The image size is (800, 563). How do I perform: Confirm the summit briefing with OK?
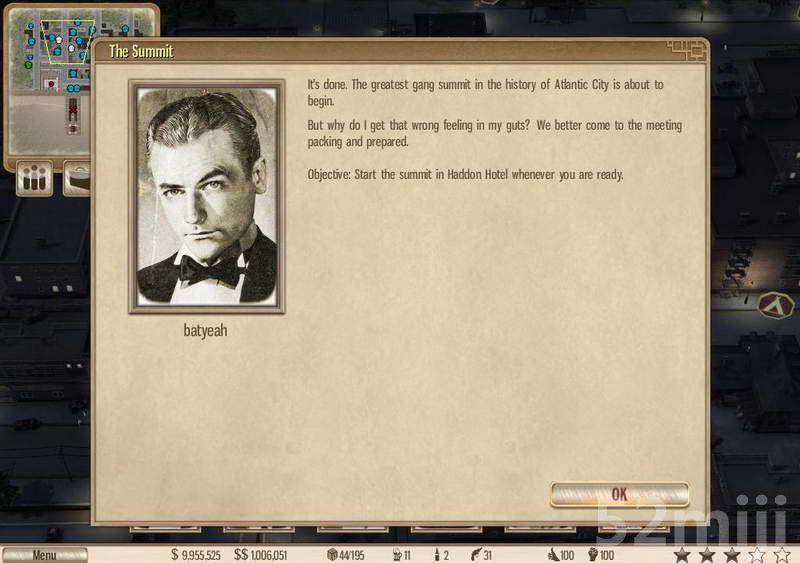click(x=619, y=494)
